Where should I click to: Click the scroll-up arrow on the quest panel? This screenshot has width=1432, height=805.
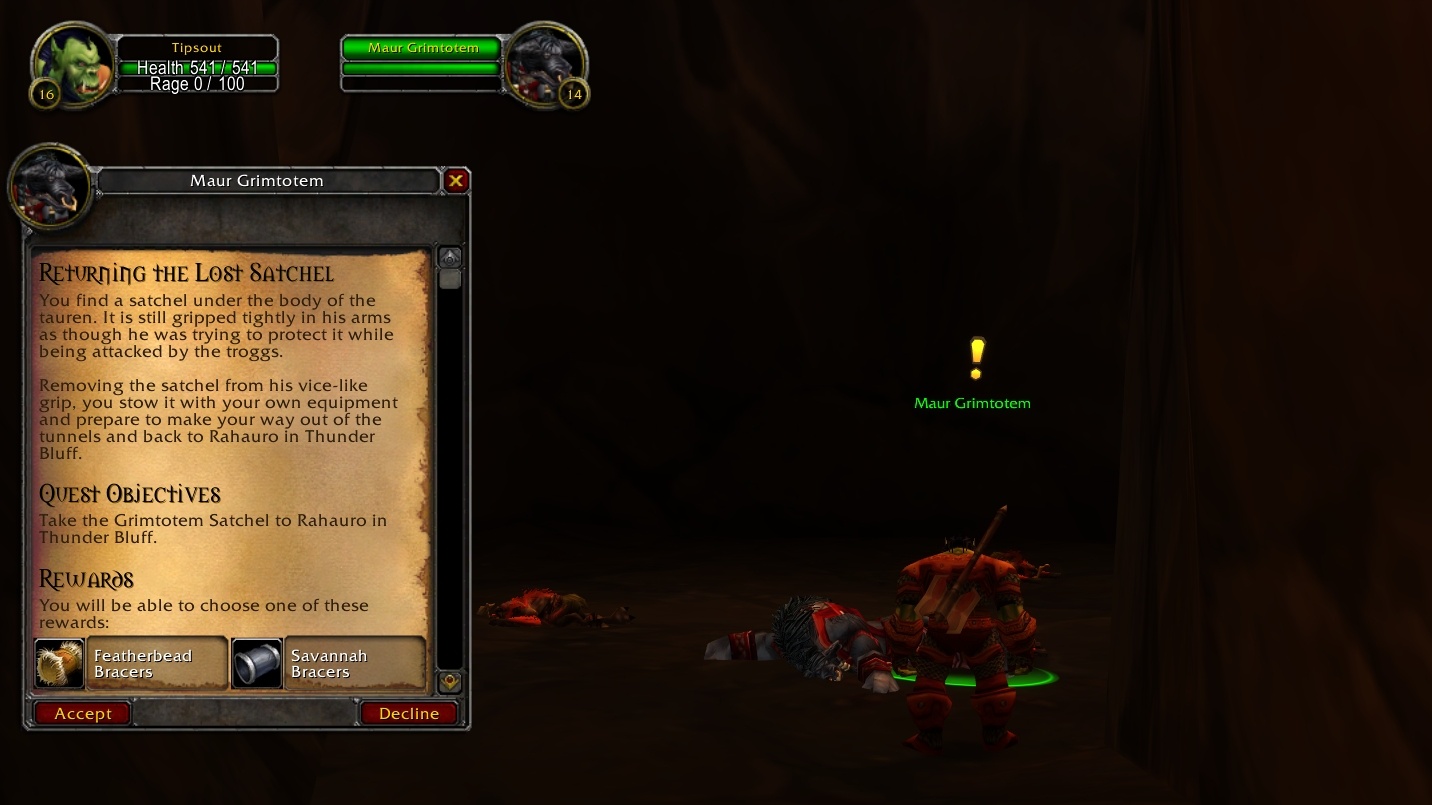pyautogui.click(x=449, y=255)
